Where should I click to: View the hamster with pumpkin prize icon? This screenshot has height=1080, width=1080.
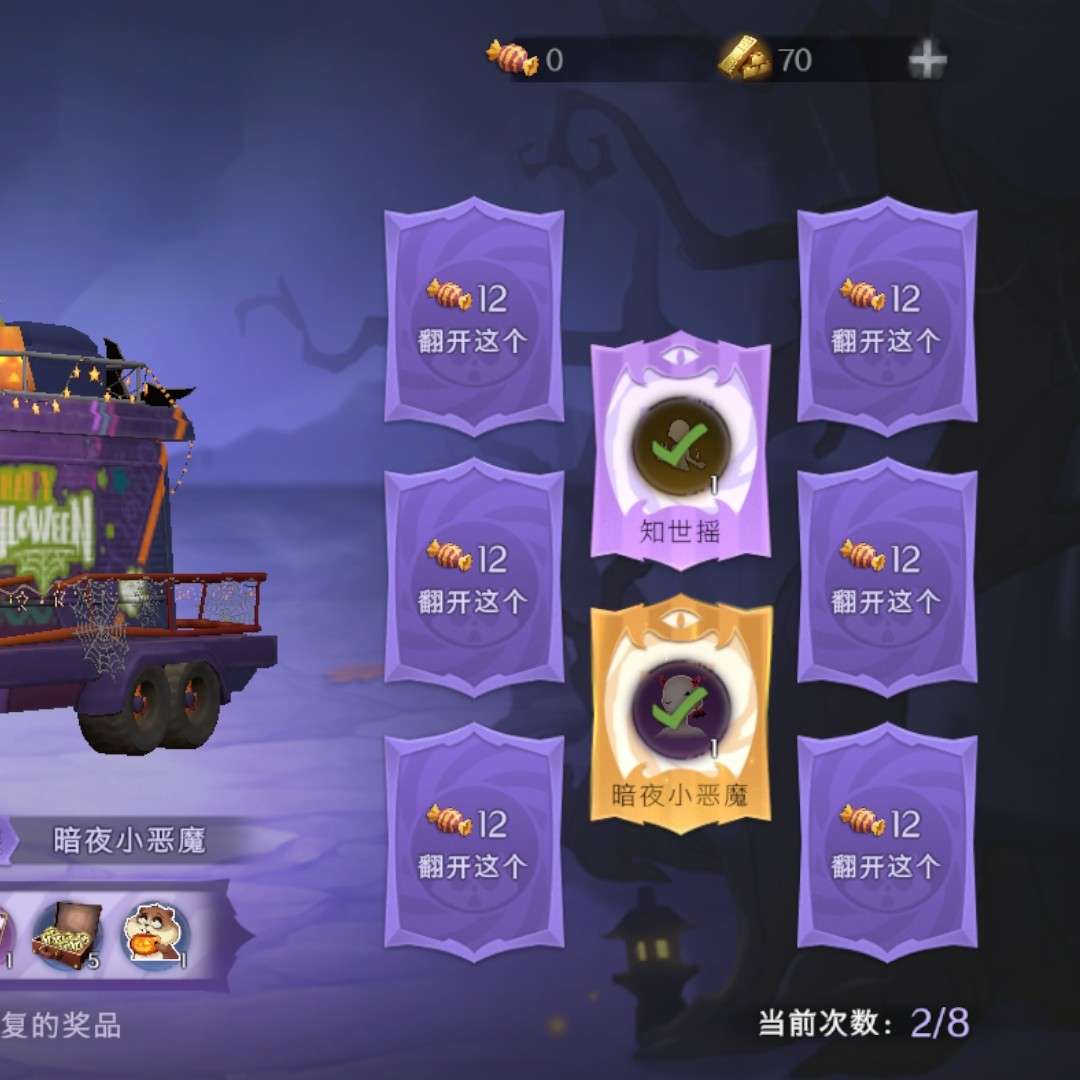[155, 935]
